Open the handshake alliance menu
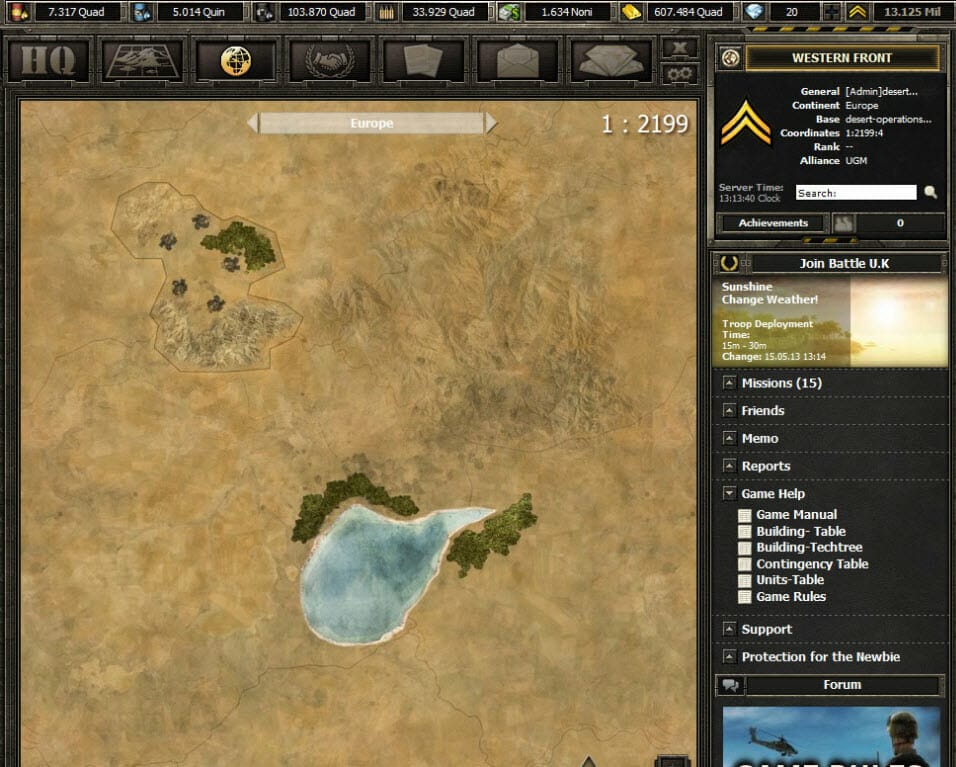This screenshot has width=956, height=767. [x=329, y=61]
